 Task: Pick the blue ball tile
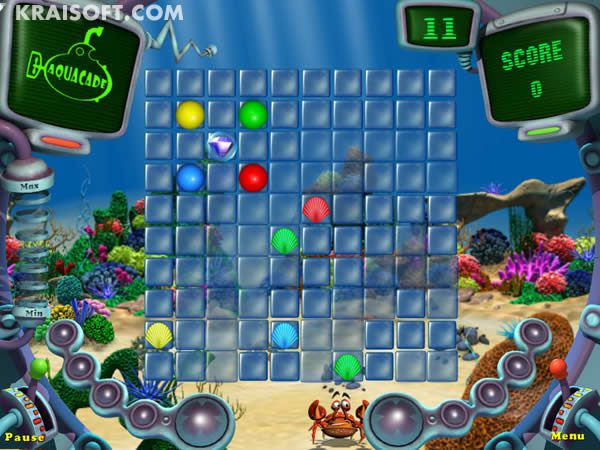[x=190, y=178]
